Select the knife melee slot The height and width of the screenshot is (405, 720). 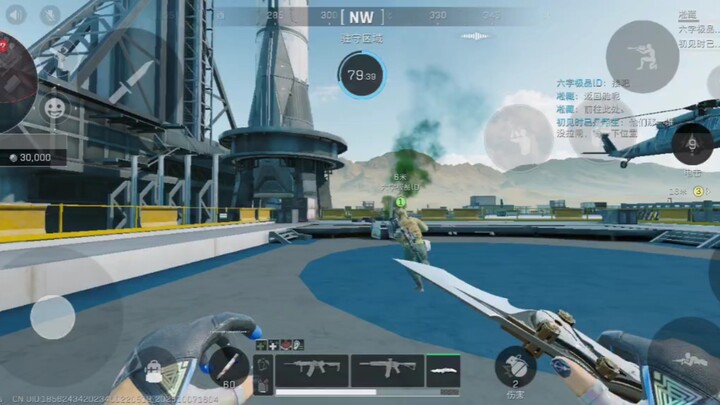click(443, 369)
